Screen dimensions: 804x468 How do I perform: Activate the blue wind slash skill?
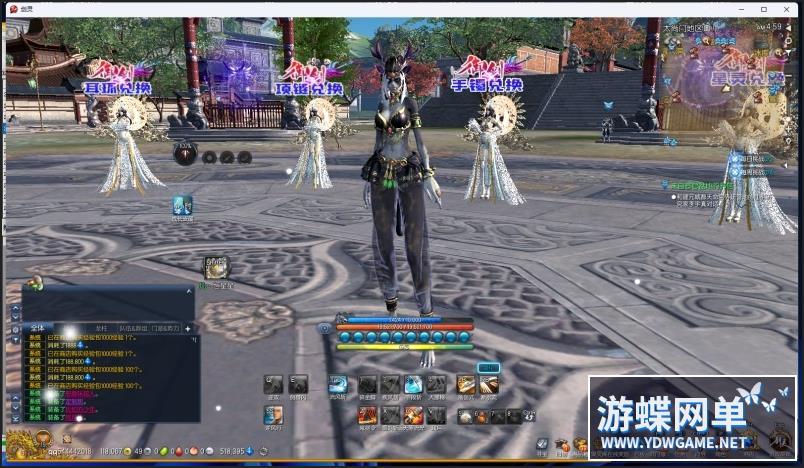tap(338, 384)
